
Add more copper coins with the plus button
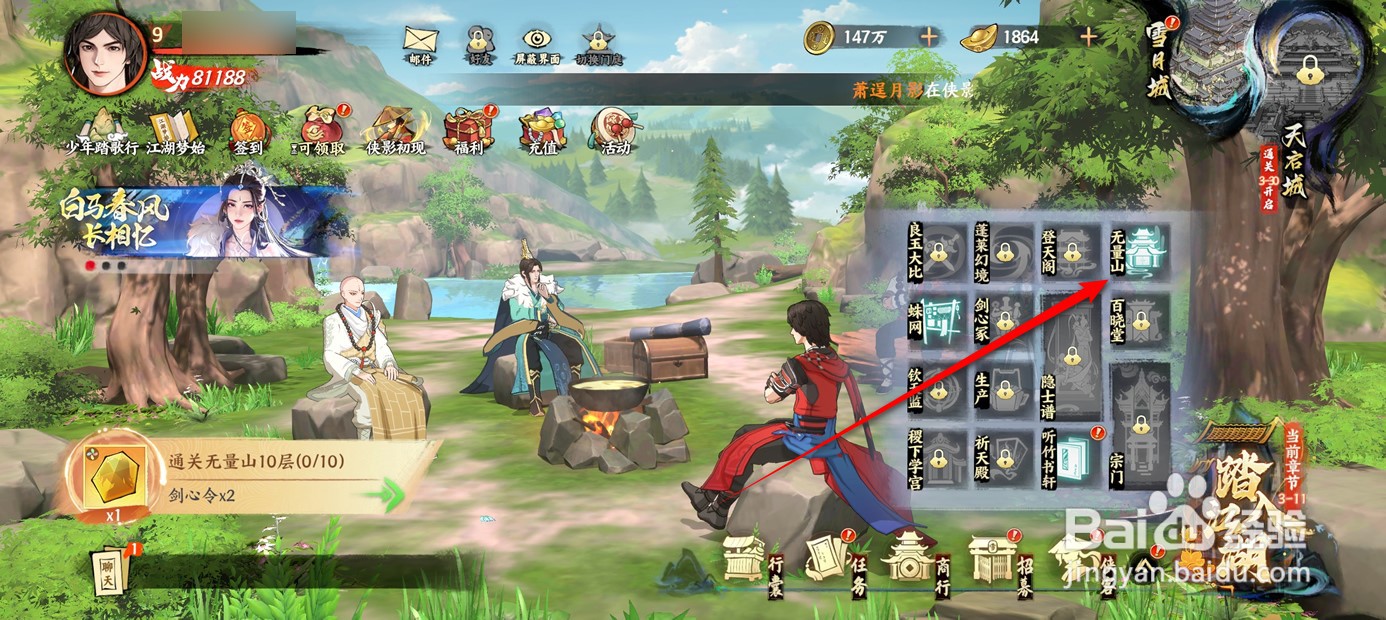pyautogui.click(x=929, y=37)
